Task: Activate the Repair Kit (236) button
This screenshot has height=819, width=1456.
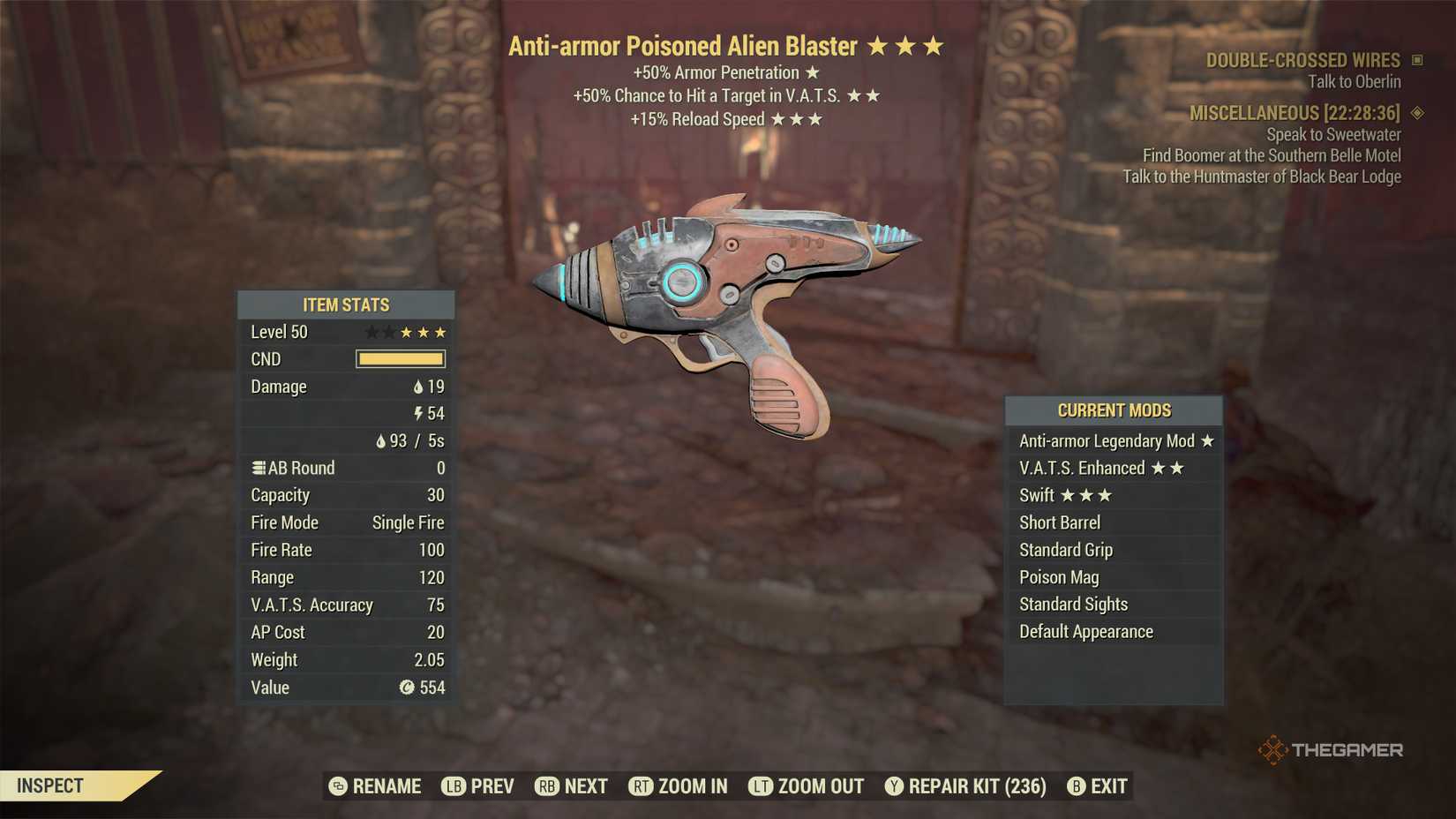Action: pos(966,785)
